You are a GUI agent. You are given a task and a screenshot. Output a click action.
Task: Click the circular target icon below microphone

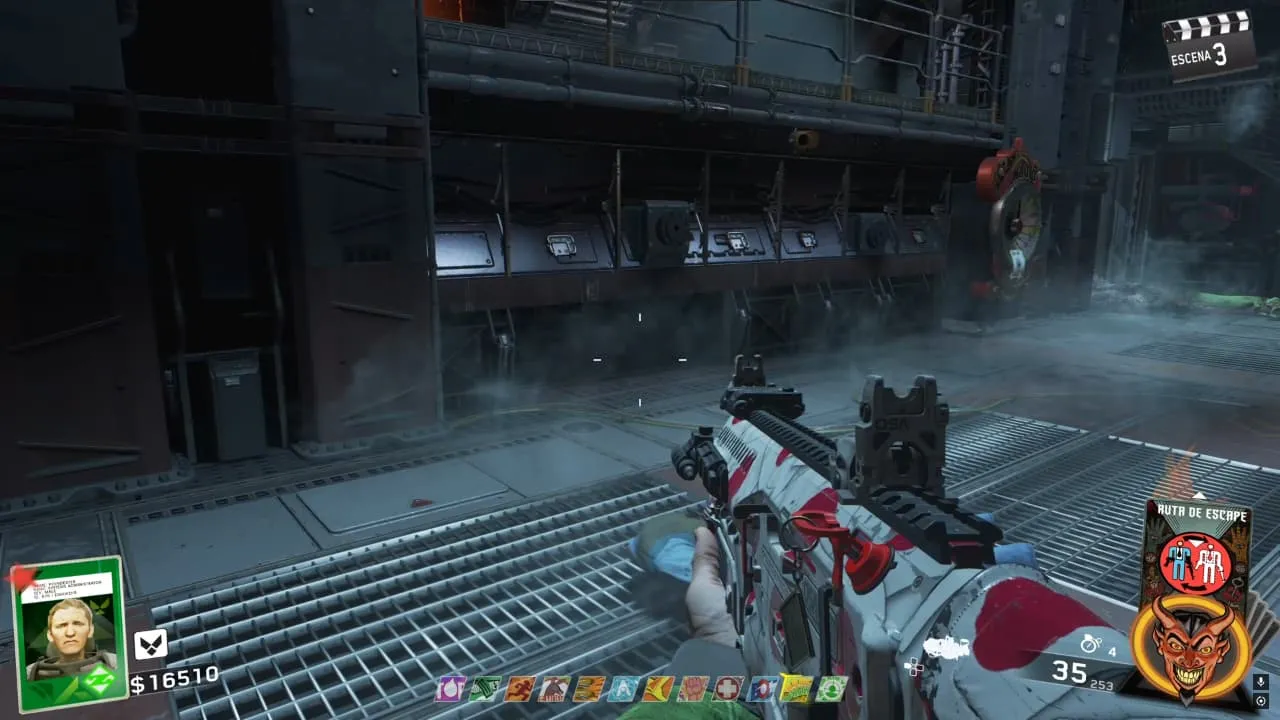click(1261, 702)
